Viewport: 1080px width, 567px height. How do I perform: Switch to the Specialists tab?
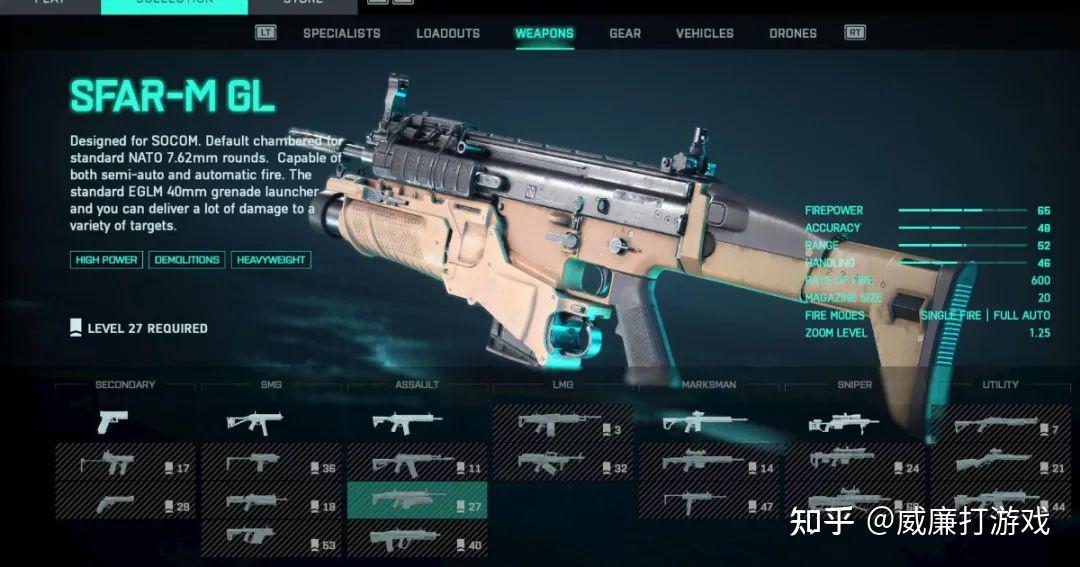(341, 33)
